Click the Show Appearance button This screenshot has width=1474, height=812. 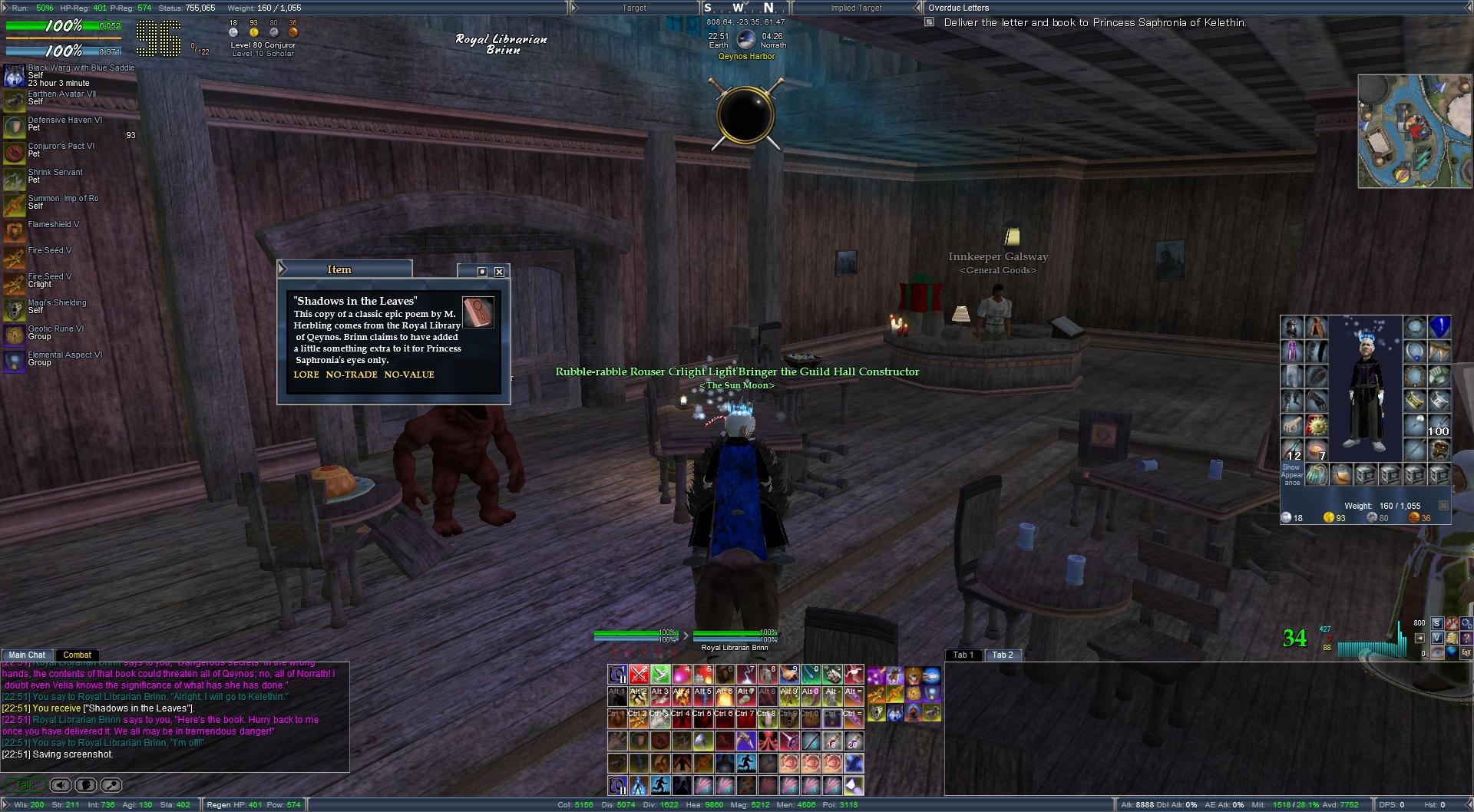tap(1291, 474)
